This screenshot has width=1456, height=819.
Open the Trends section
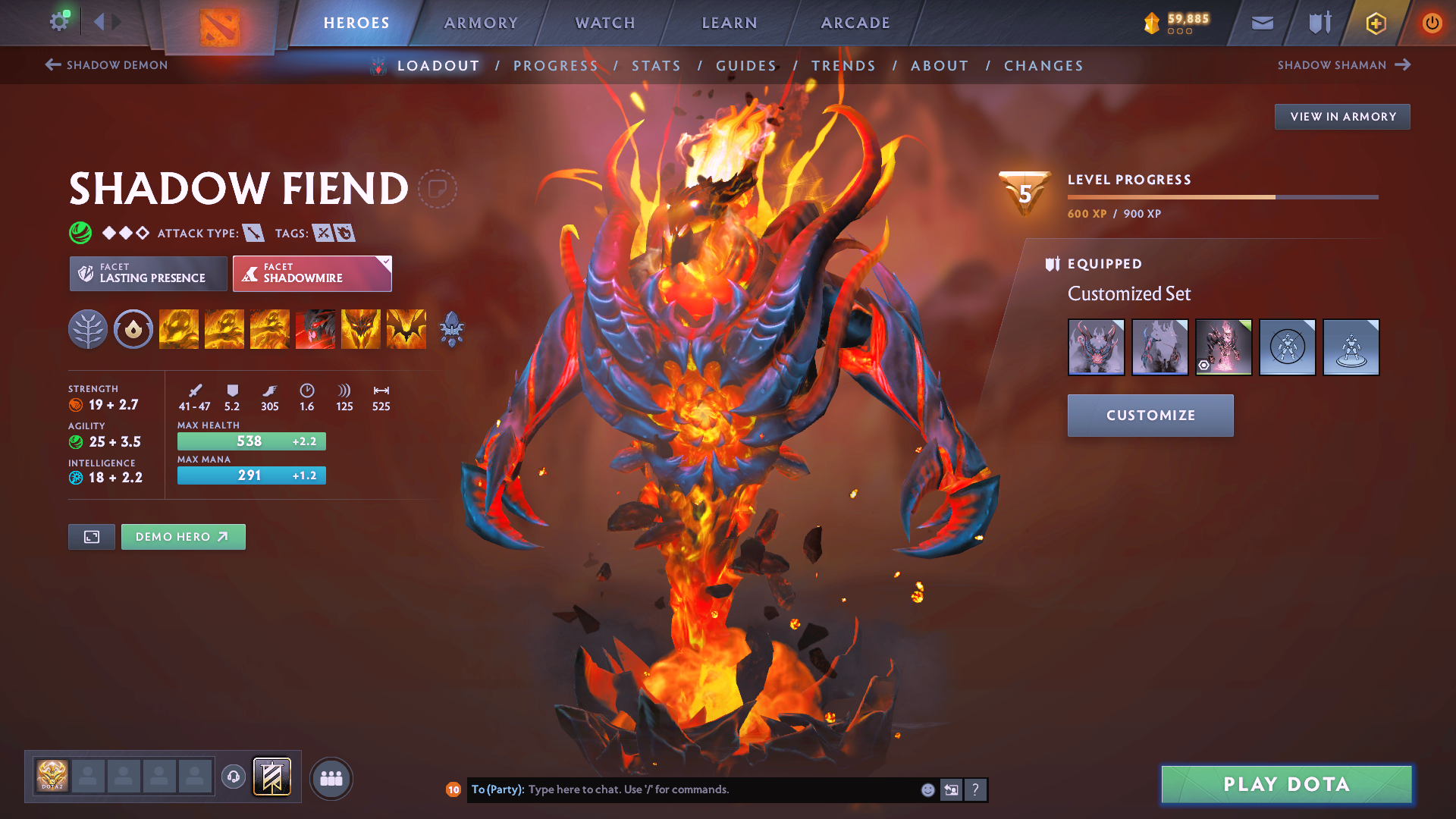pyautogui.click(x=843, y=66)
